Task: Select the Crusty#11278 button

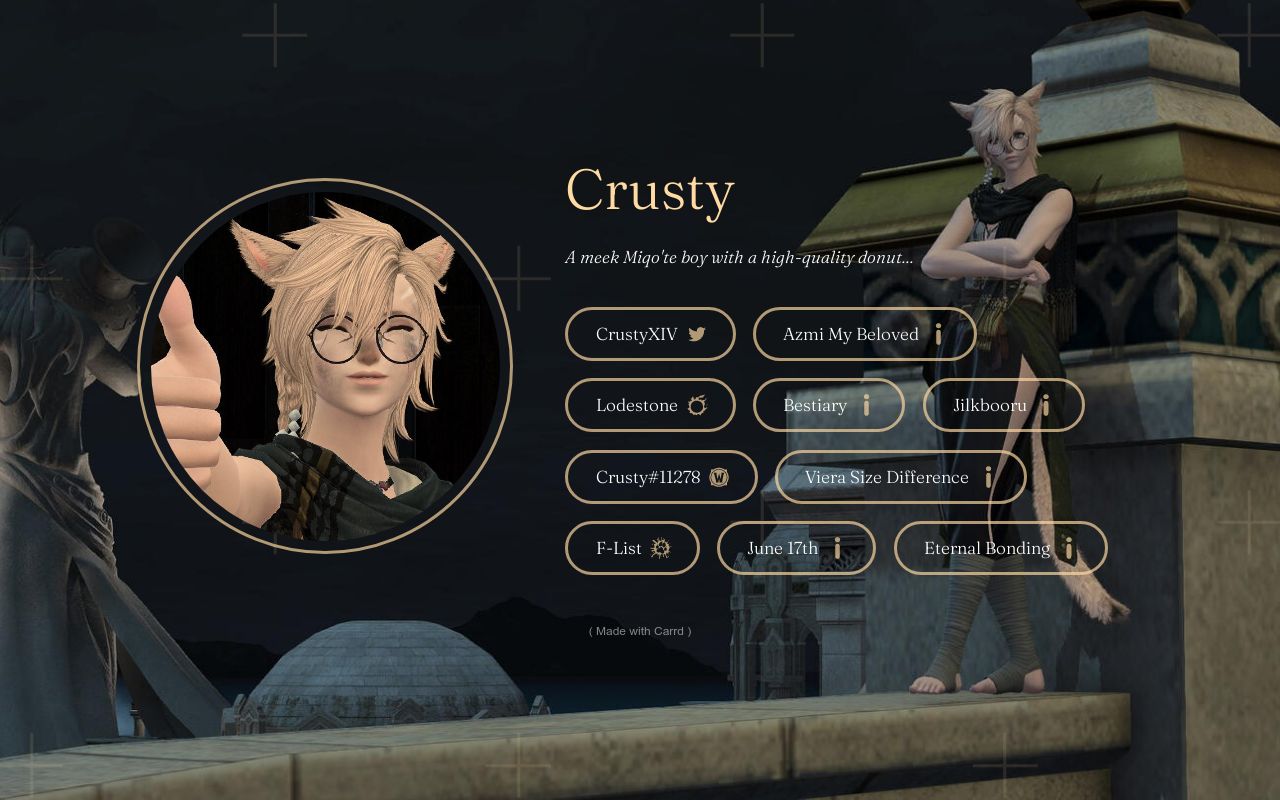Action: coord(661,477)
